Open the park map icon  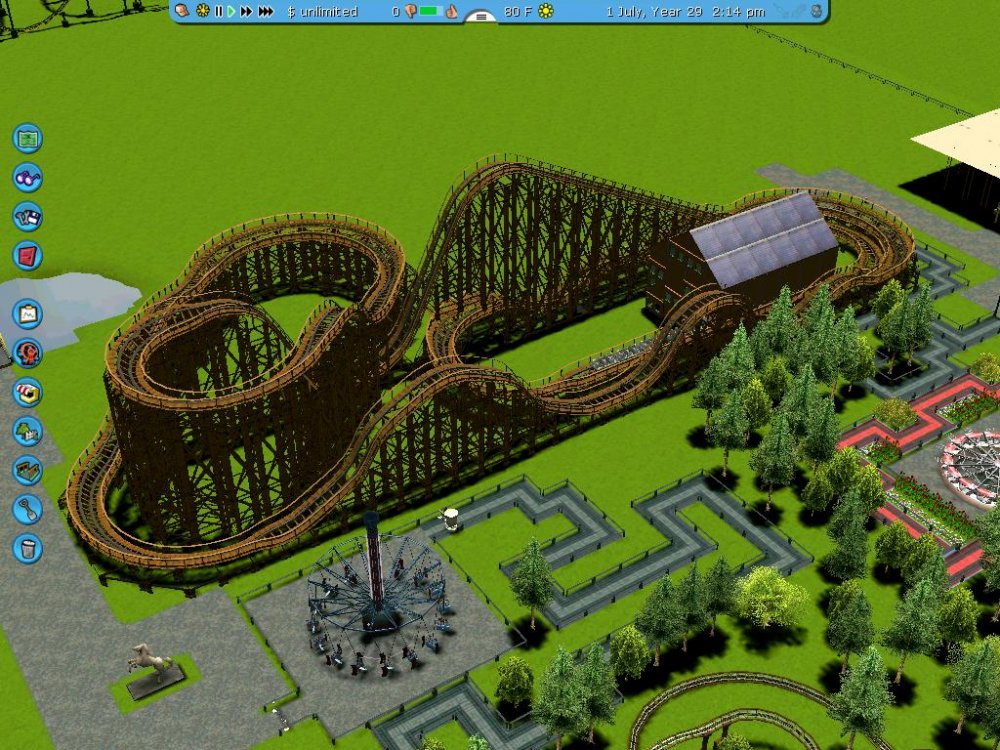[27, 137]
